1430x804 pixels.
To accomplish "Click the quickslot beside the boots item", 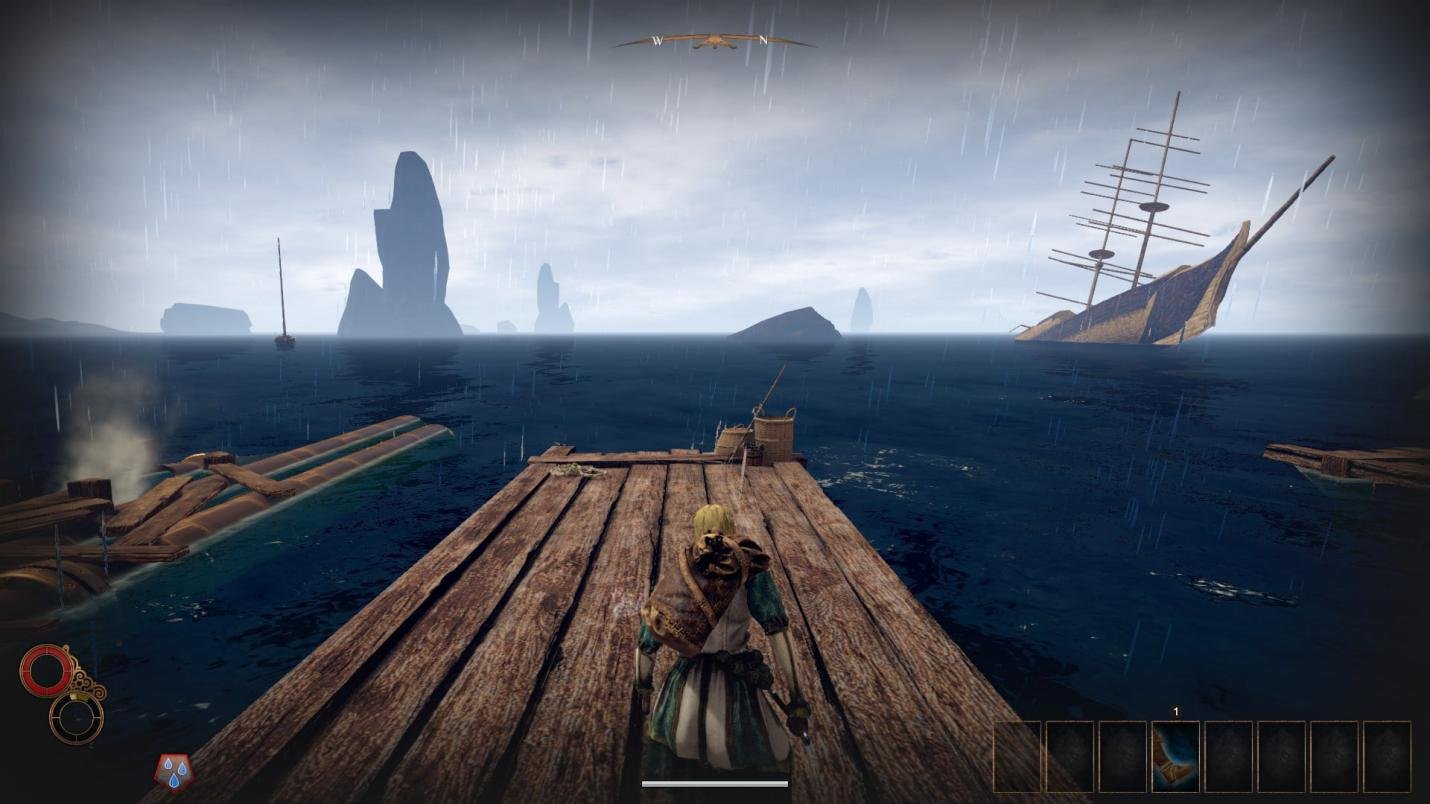I will [1228, 757].
